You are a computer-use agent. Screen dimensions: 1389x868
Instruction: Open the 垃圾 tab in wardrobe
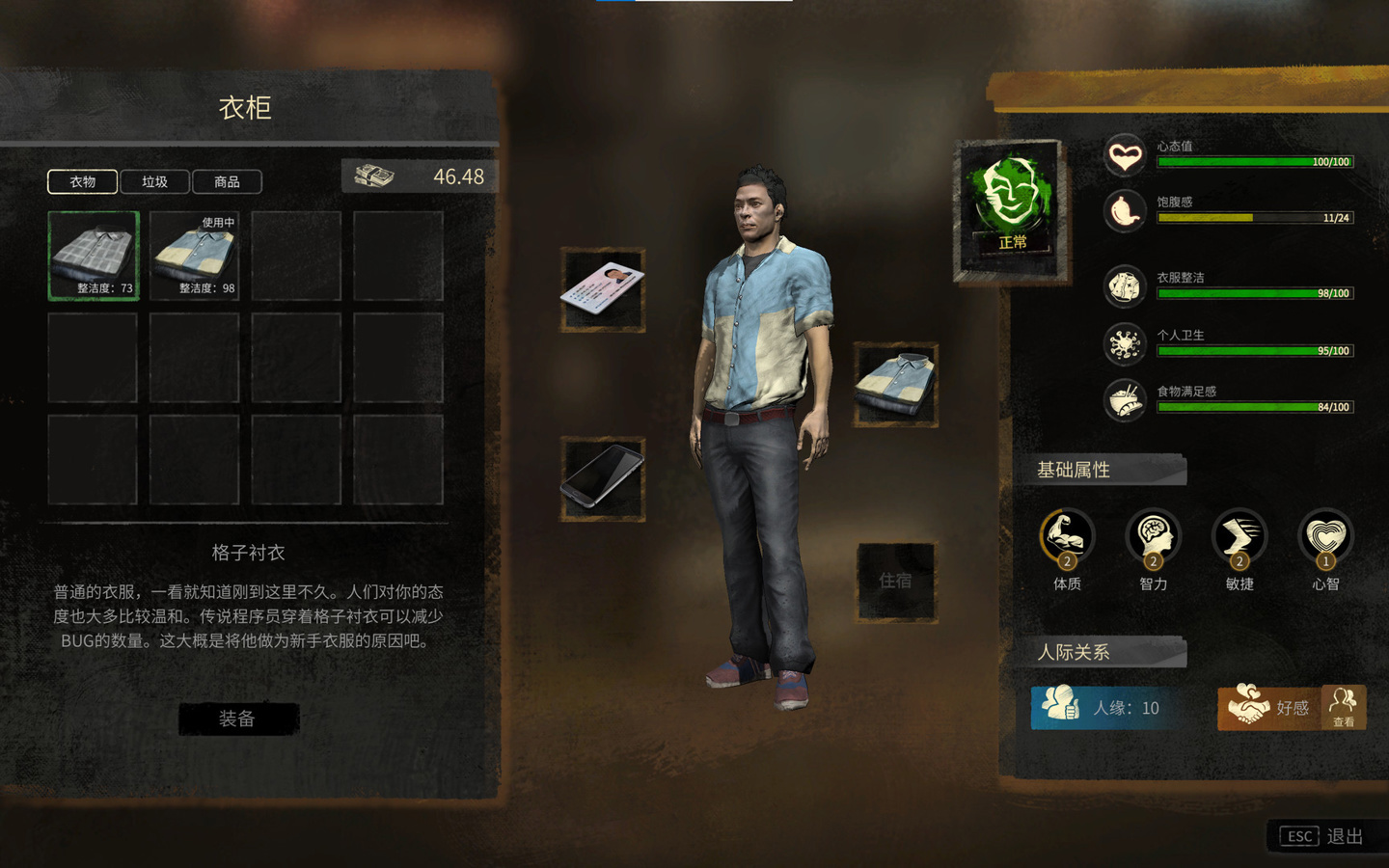click(154, 181)
